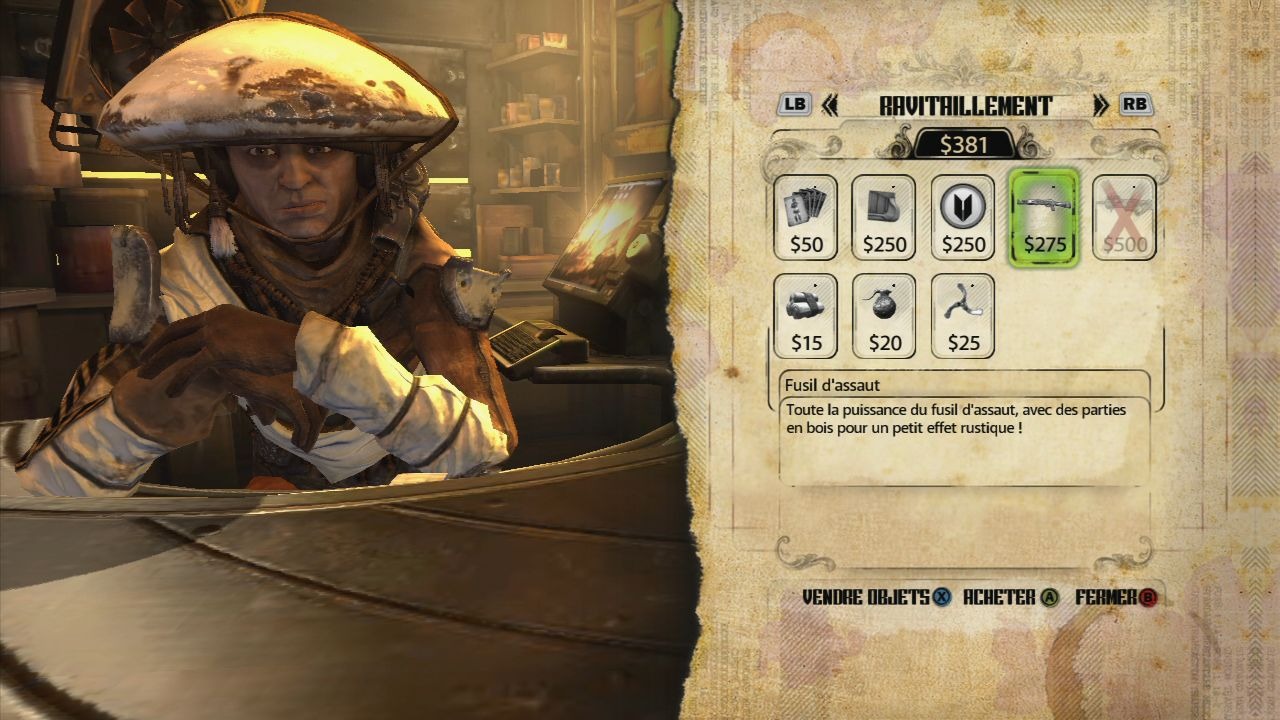Screen dimensions: 1280x720
Task: Choose the $15 bandages item
Action: (x=806, y=316)
